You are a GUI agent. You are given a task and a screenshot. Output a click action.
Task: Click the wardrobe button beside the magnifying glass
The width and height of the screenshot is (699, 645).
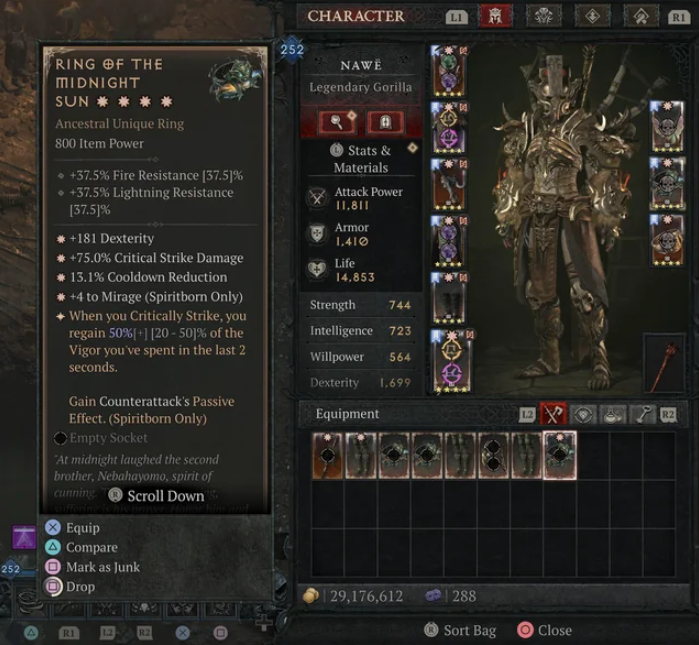[x=385, y=122]
